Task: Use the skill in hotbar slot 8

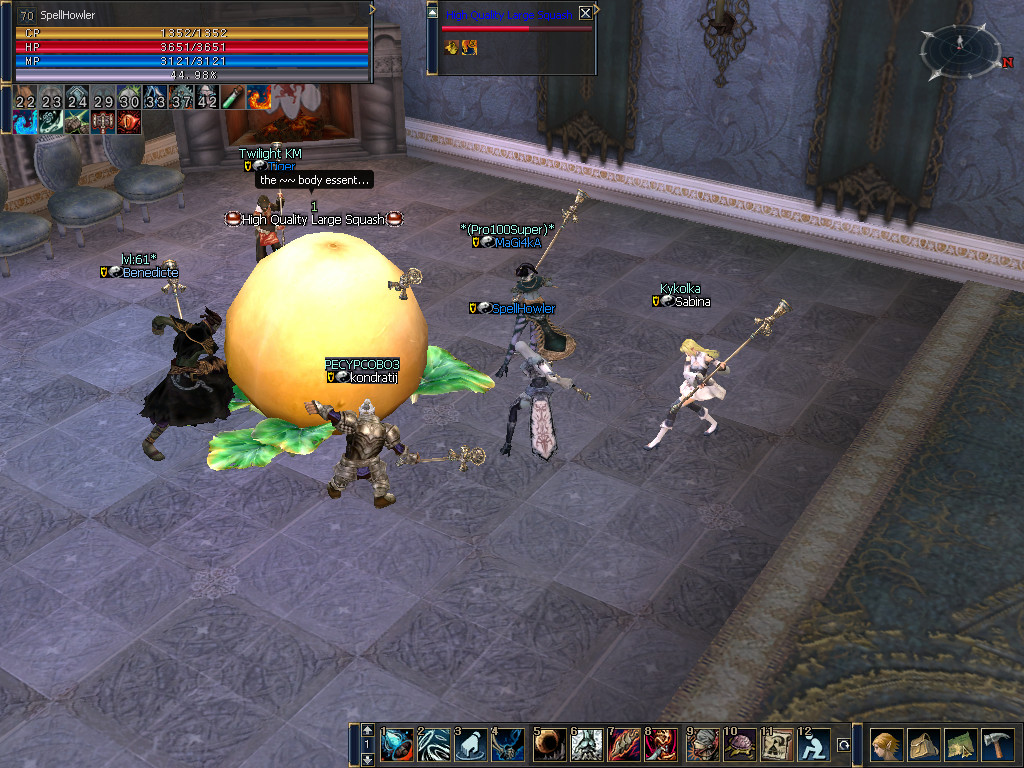Action: pos(662,745)
